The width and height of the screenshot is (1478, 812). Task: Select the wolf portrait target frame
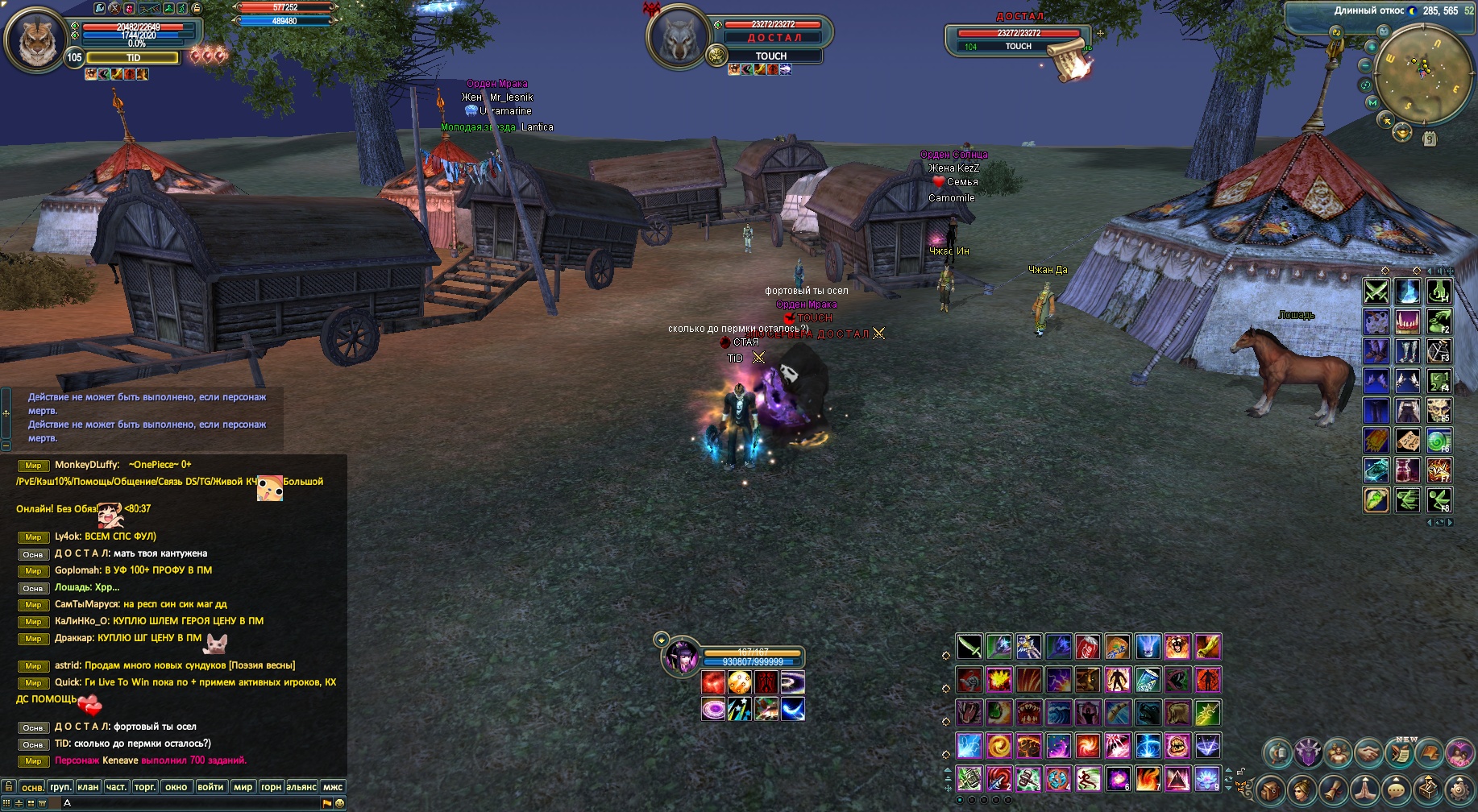(679, 37)
